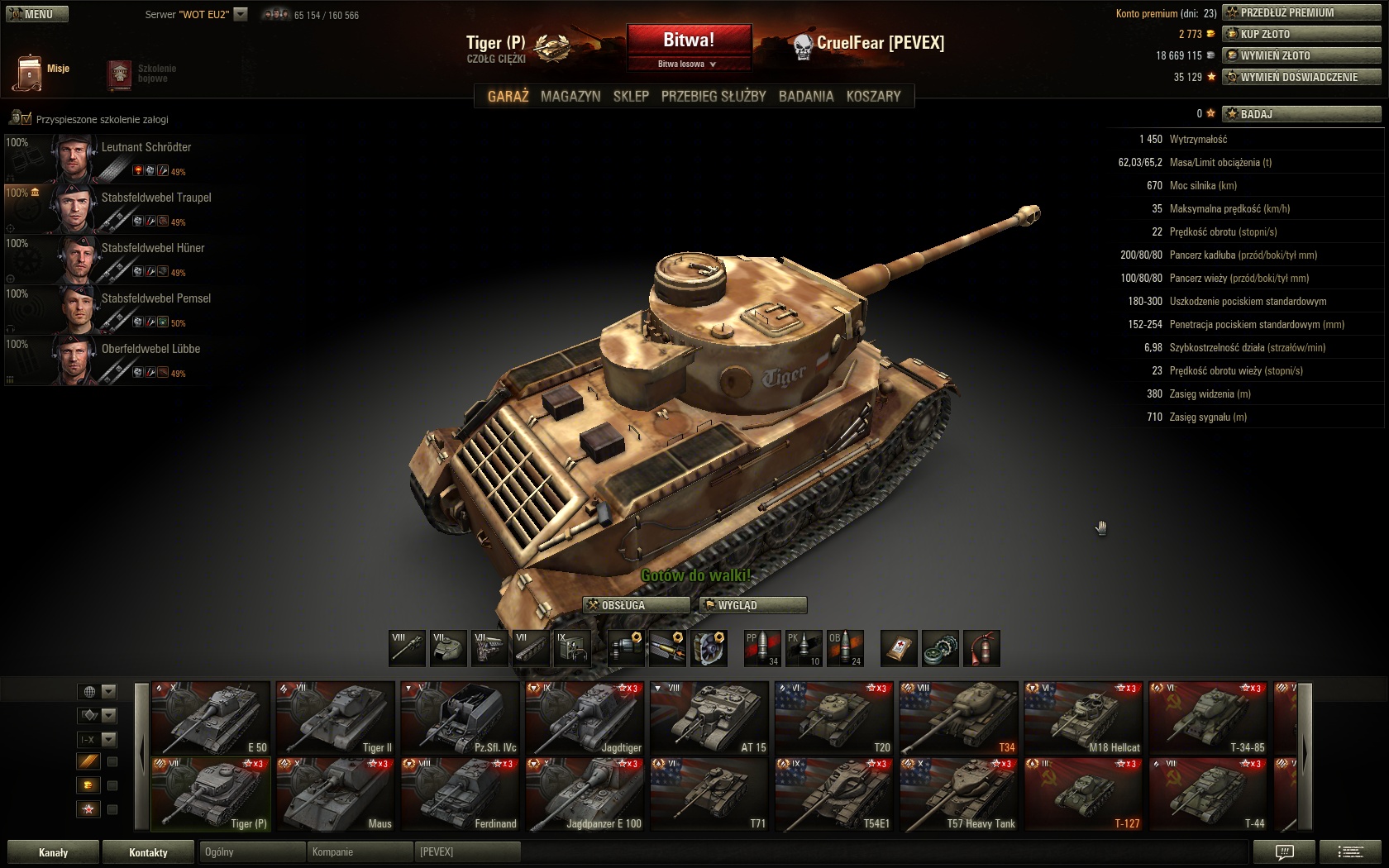Screen dimensions: 1389x868
Task: Start the battle with the Bitwa! button
Action: 689,40
